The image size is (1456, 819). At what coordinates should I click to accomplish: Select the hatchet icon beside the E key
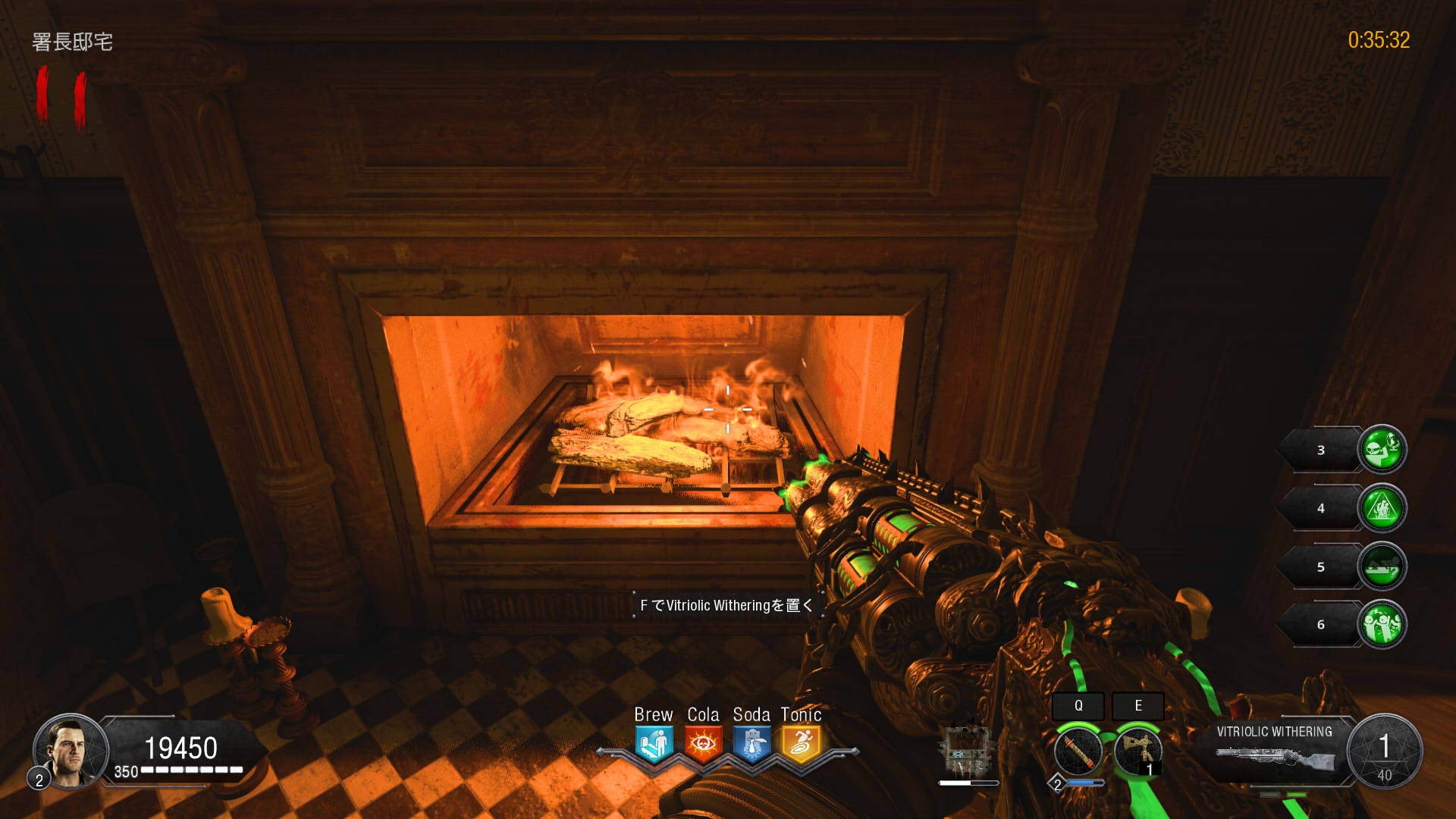1137,749
